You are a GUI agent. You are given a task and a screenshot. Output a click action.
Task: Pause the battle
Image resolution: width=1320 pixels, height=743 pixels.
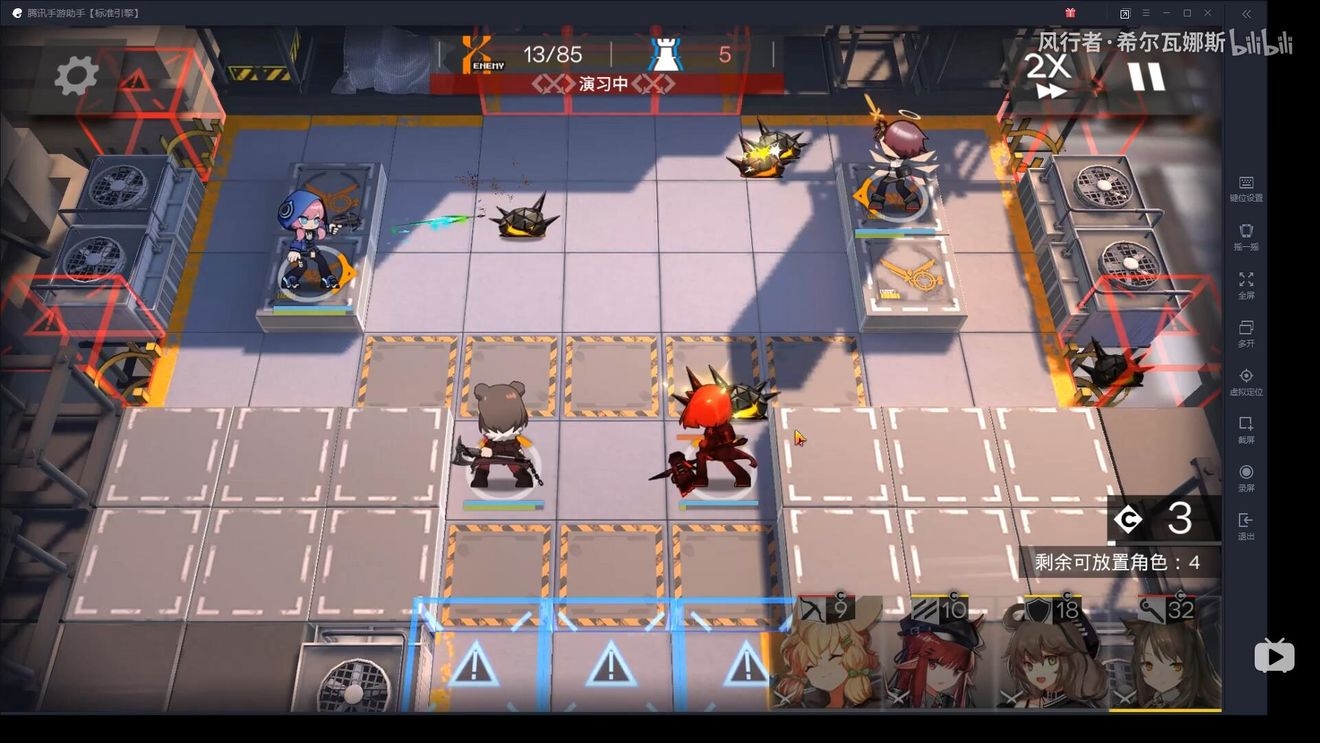coord(1146,76)
